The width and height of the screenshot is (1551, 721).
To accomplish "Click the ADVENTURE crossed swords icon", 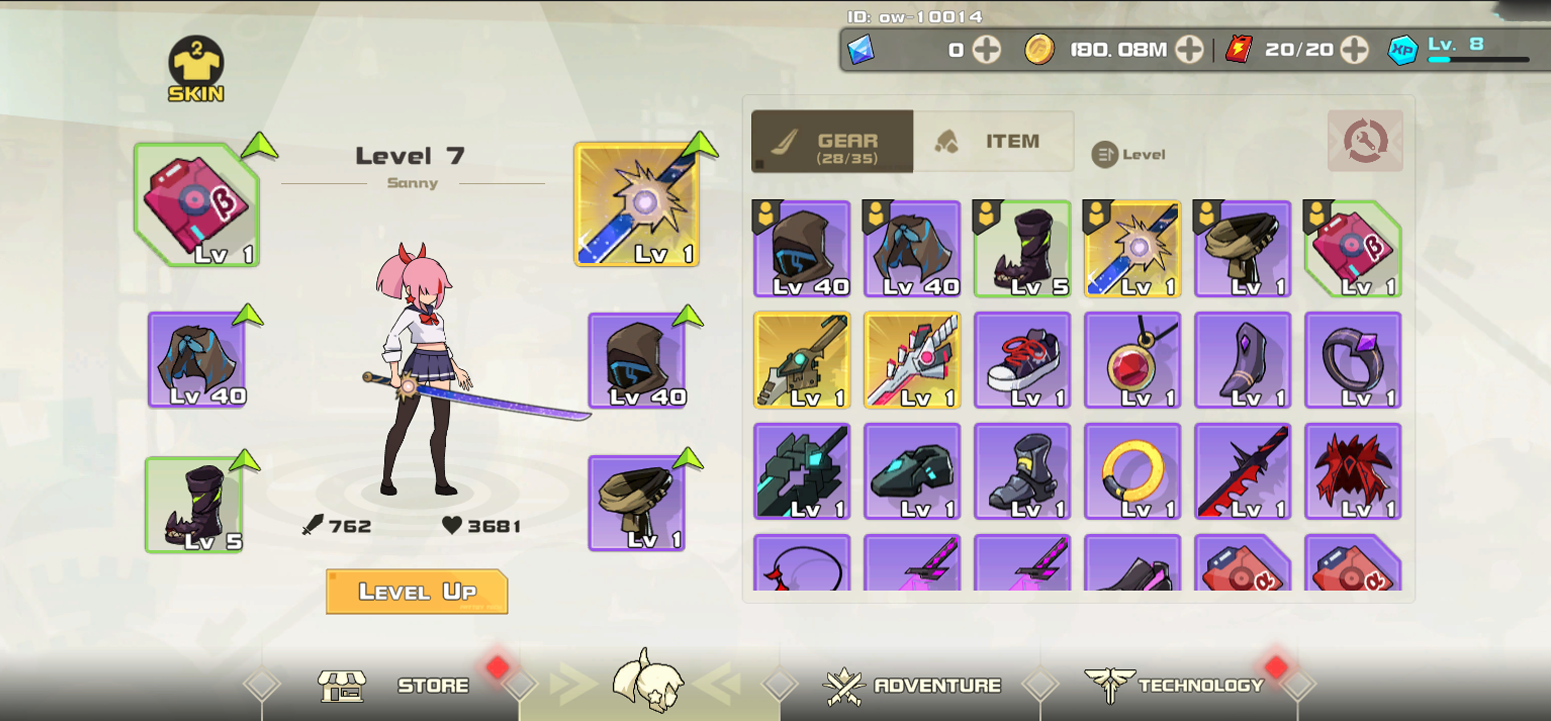I will click(x=846, y=686).
